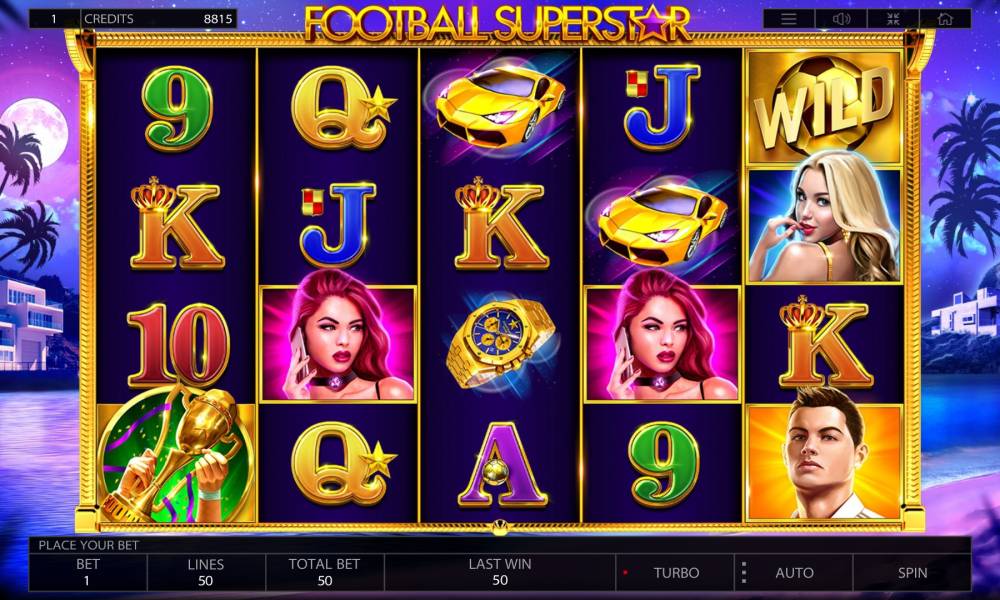
Task: Mute the game sound
Action: [x=840, y=19]
